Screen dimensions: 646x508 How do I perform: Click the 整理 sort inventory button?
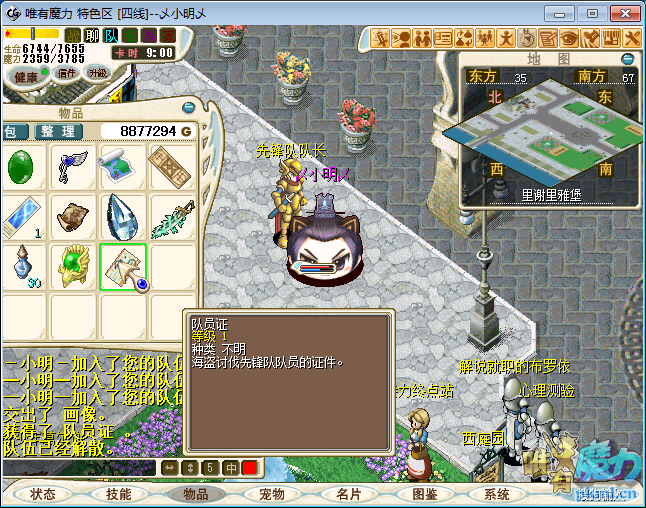pos(56,131)
